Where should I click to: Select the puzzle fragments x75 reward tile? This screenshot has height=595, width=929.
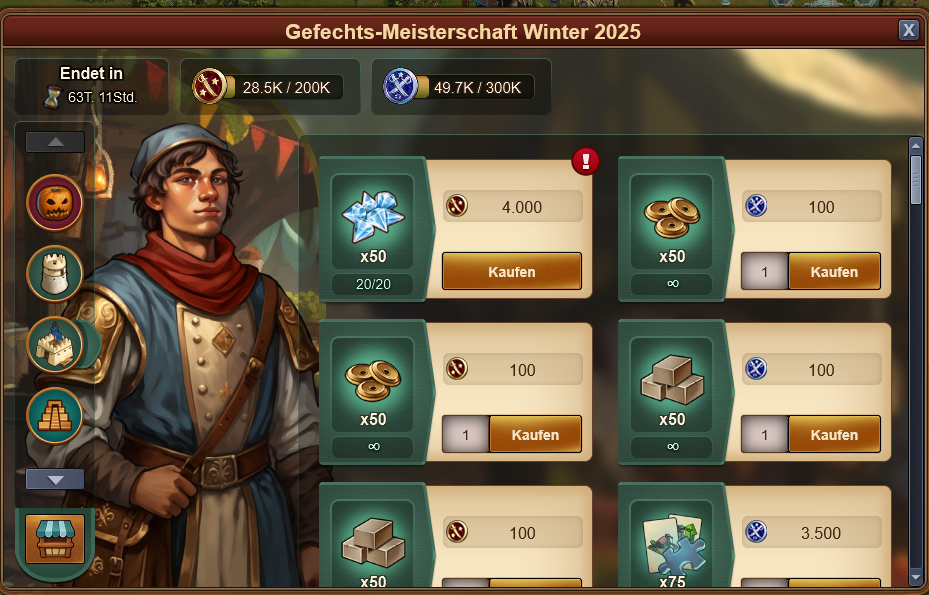pos(672,545)
